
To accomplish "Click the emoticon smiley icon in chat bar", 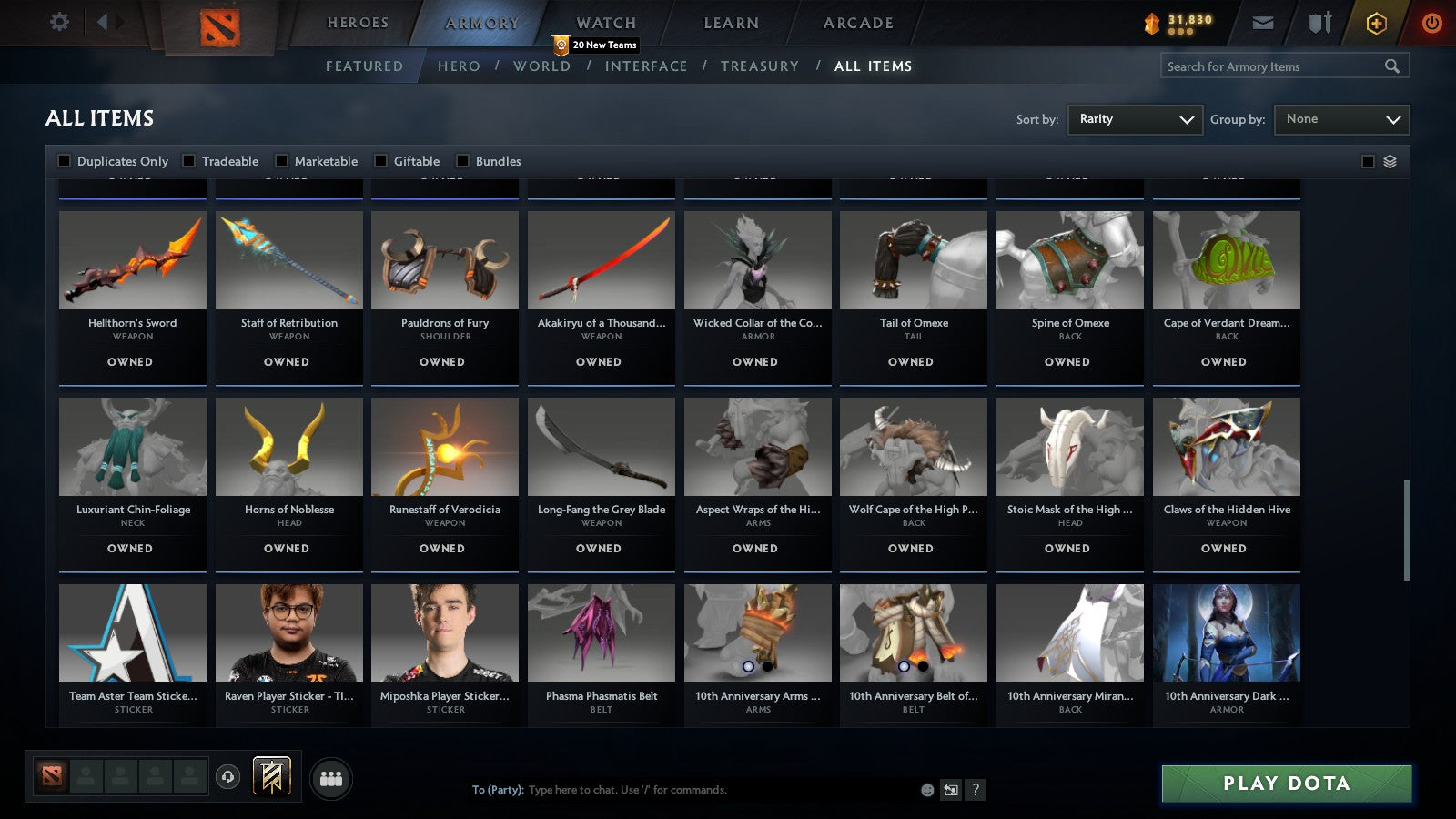I will [x=926, y=791].
